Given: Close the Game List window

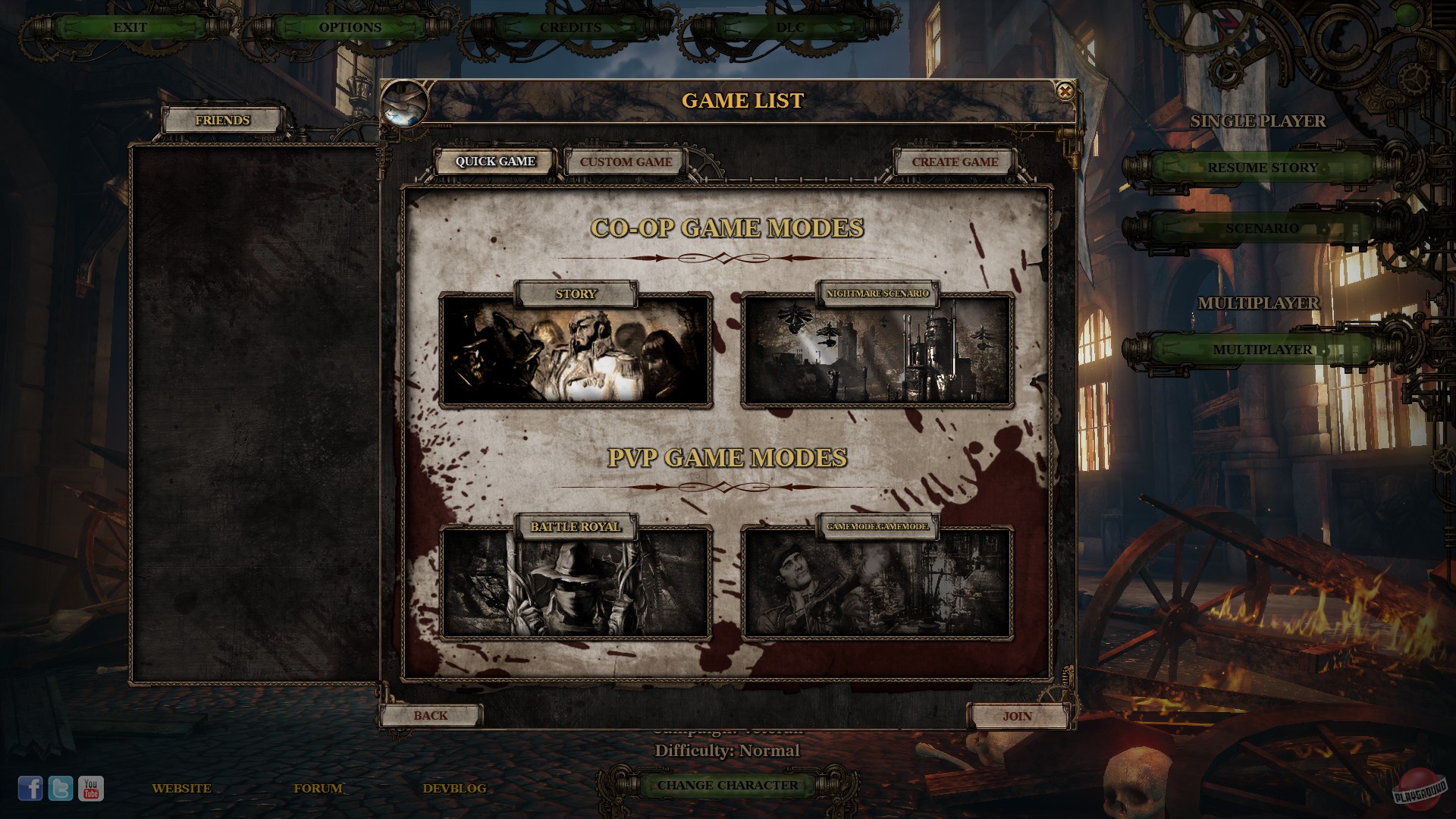Looking at the screenshot, I should point(1066,92).
